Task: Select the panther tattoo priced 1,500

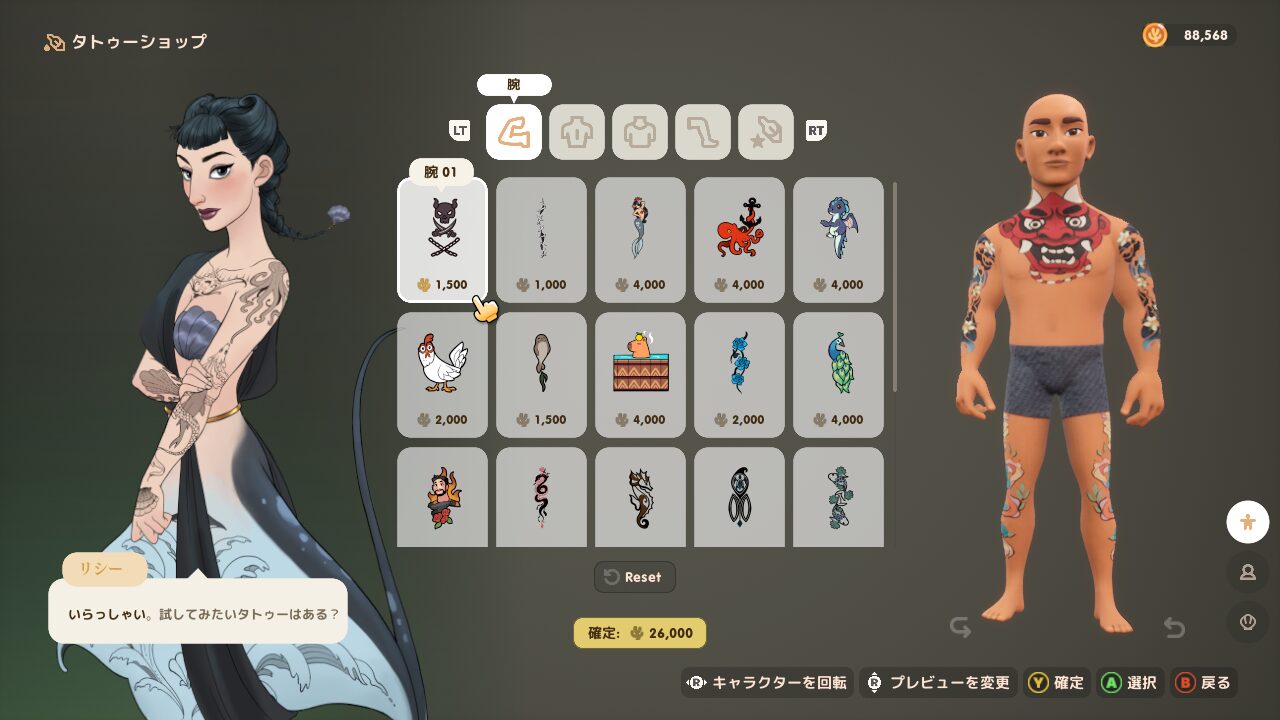Action: [442, 235]
